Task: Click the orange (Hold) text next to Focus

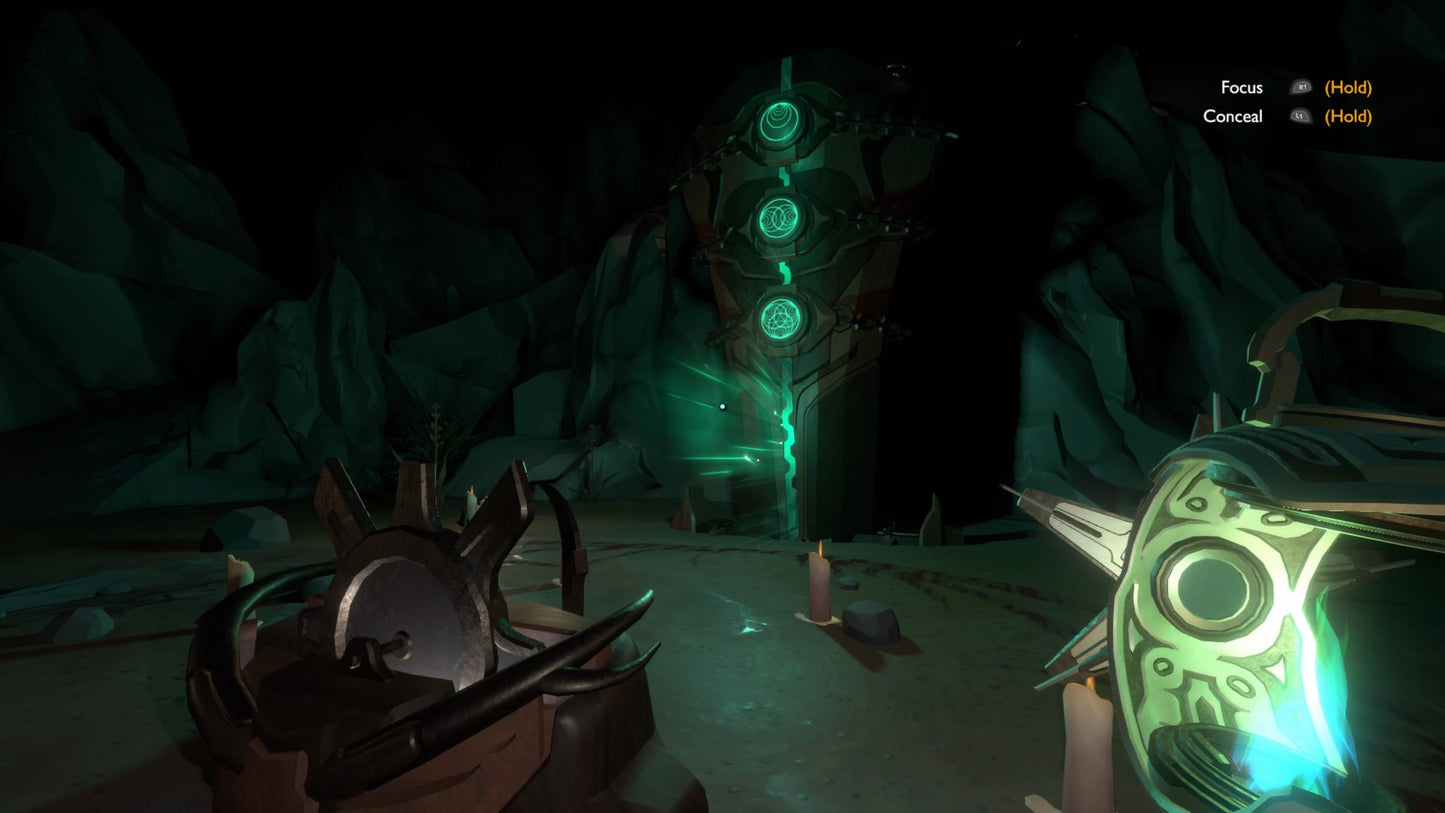Action: point(1348,88)
